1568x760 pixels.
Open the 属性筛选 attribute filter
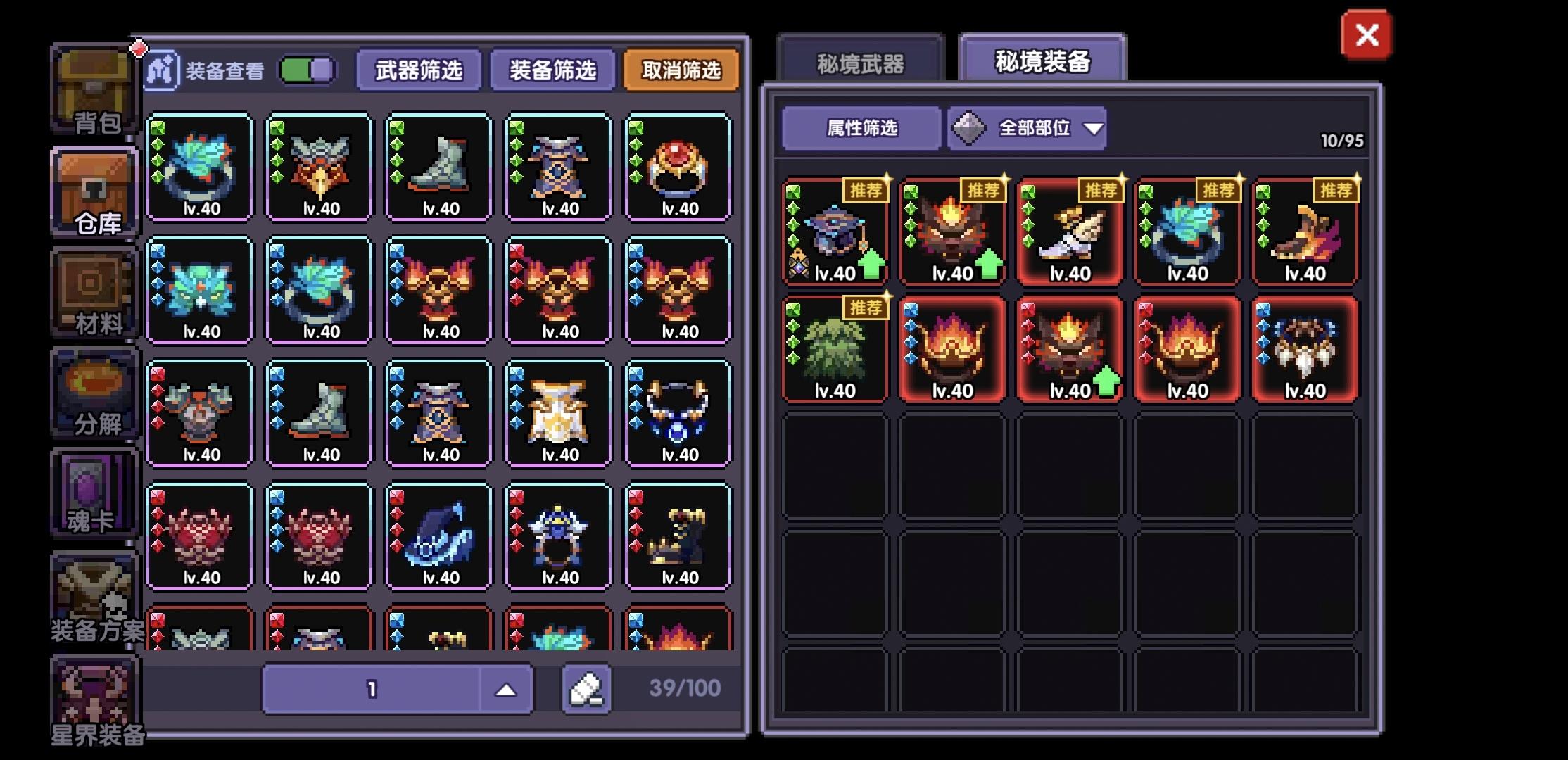pos(860,127)
